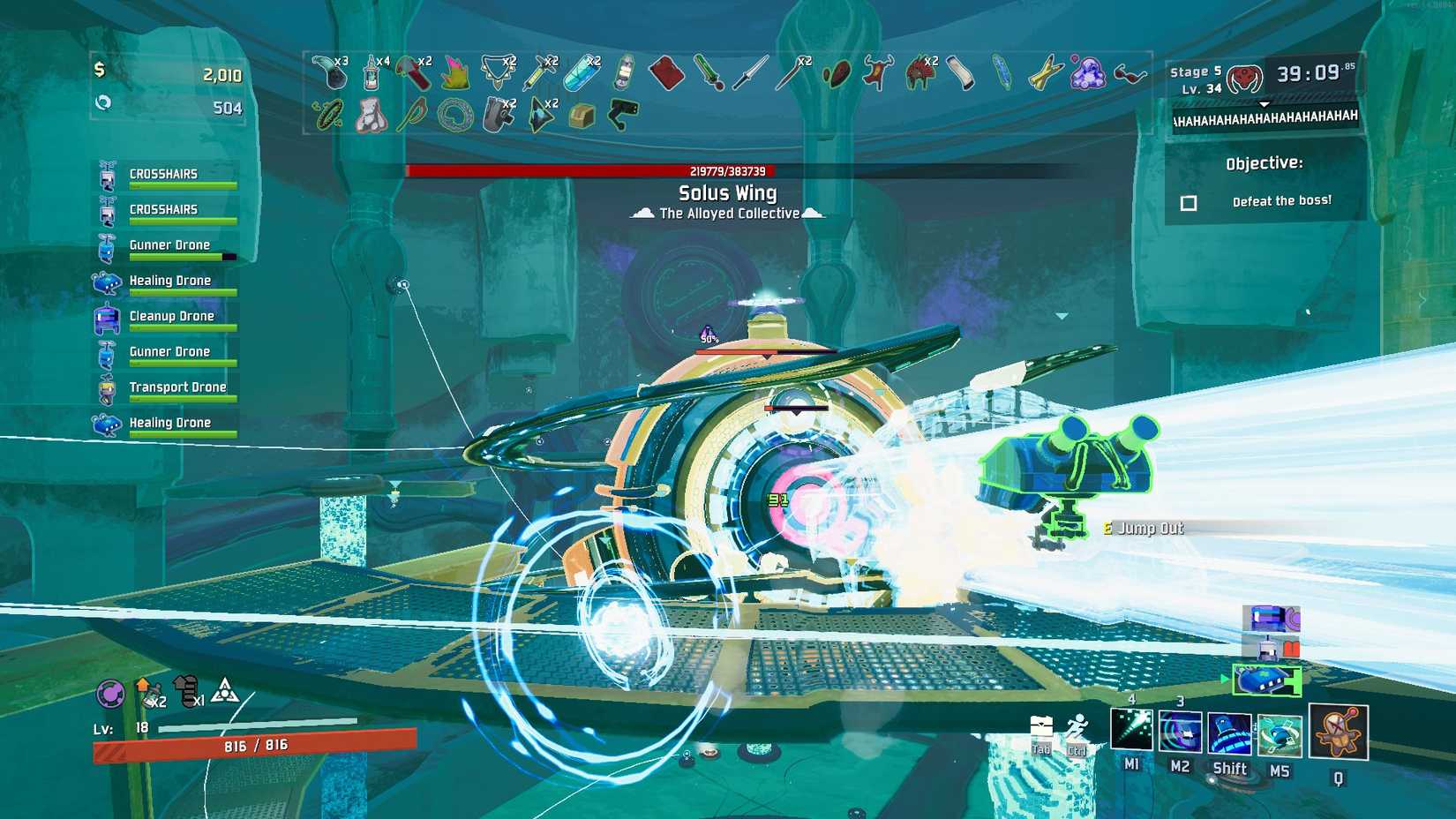Check the 'Defeat the boss!' objective checkbox
This screenshot has height=819, width=1456.
(x=1188, y=202)
